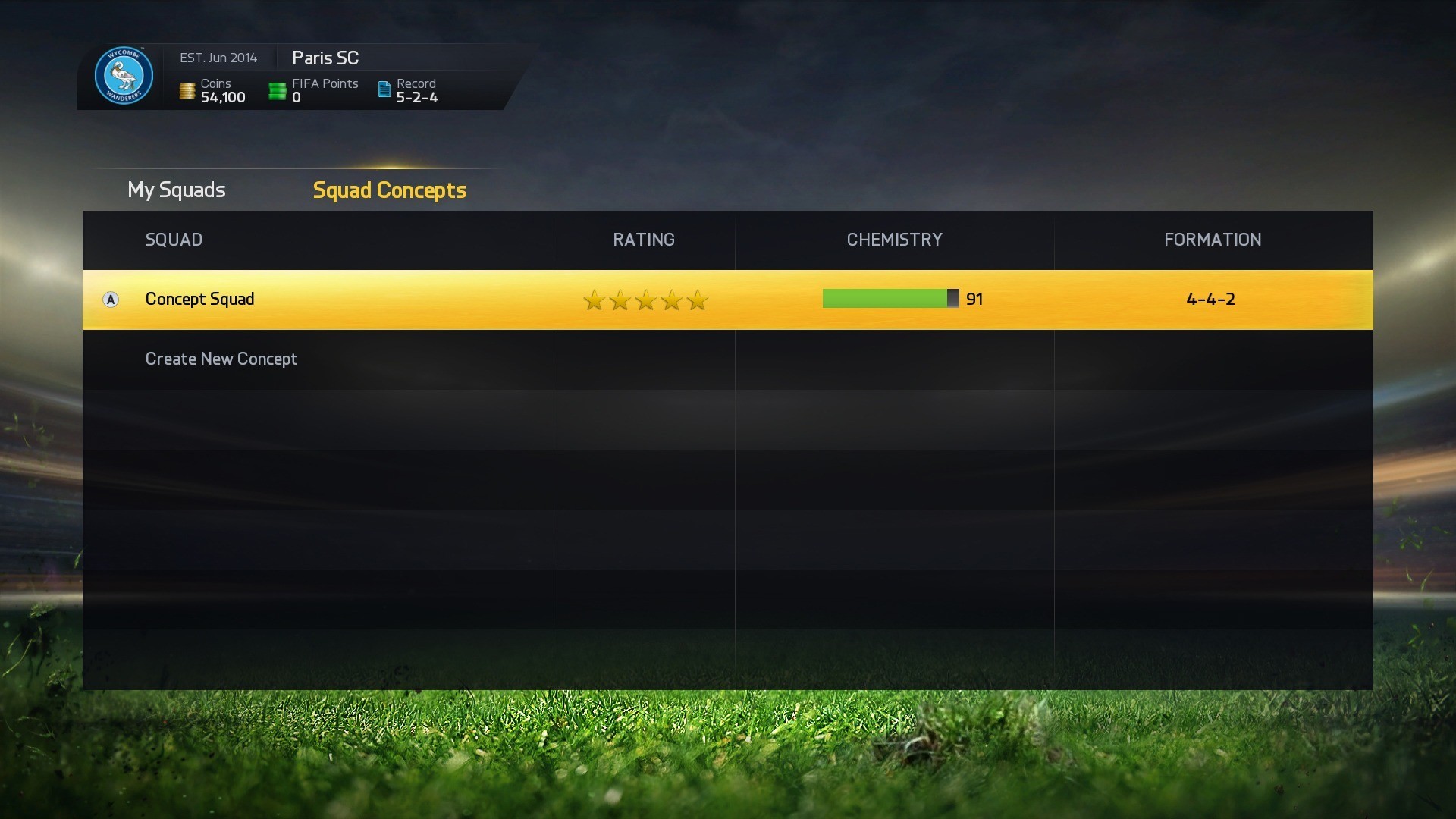Click the fifth rating star
Screen dimensions: 1456x819
(x=696, y=300)
